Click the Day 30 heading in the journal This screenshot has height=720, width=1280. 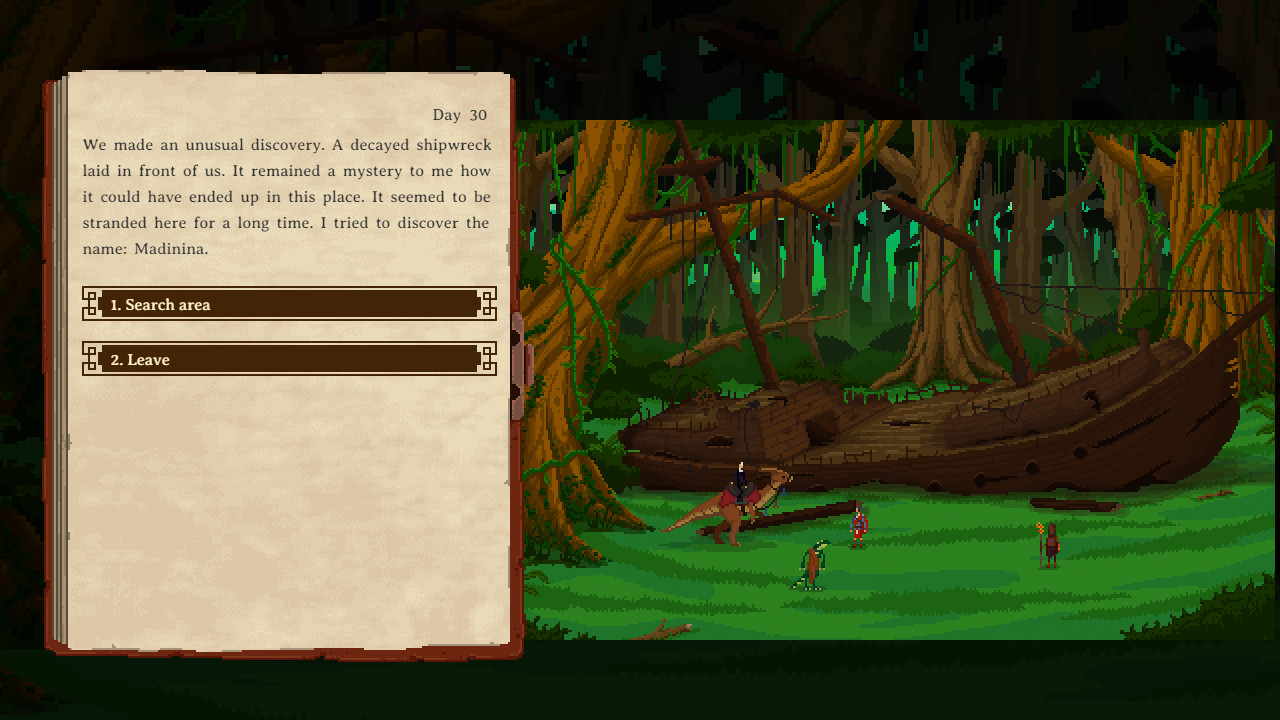click(x=462, y=115)
